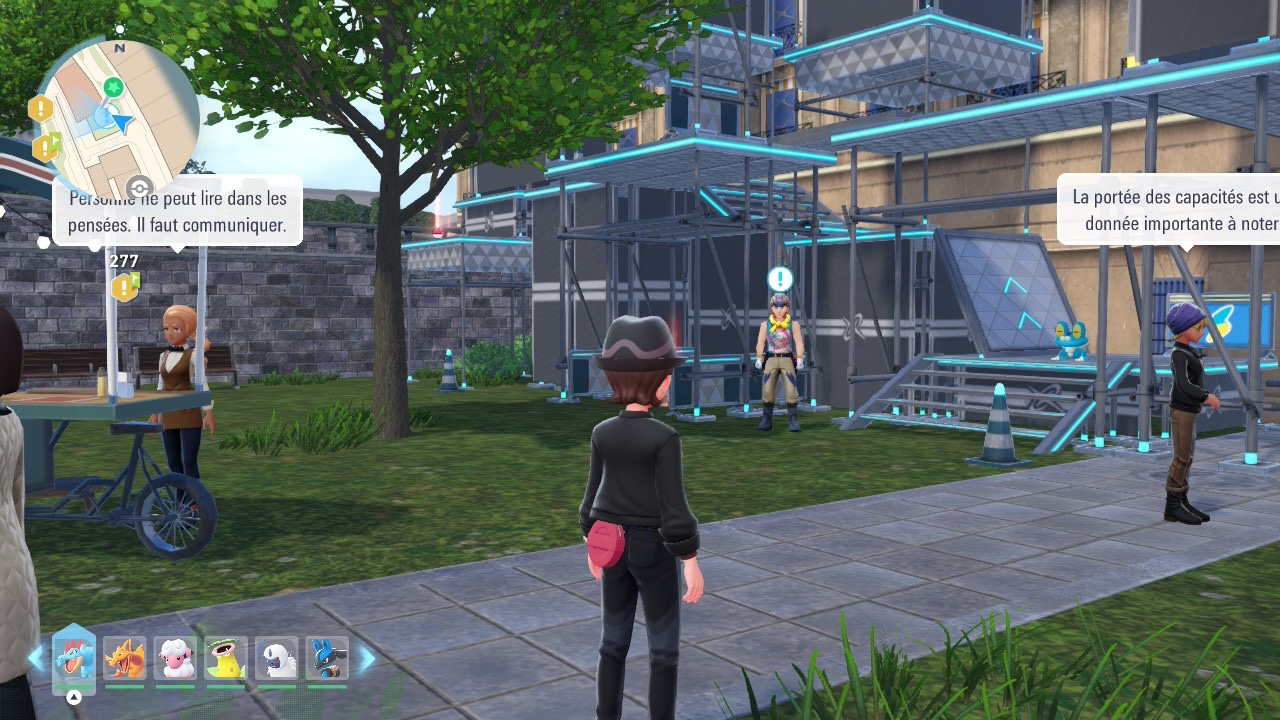Viewport: 1280px width, 720px height.
Task: Click the party bar's right arrow
Action: (x=367, y=658)
